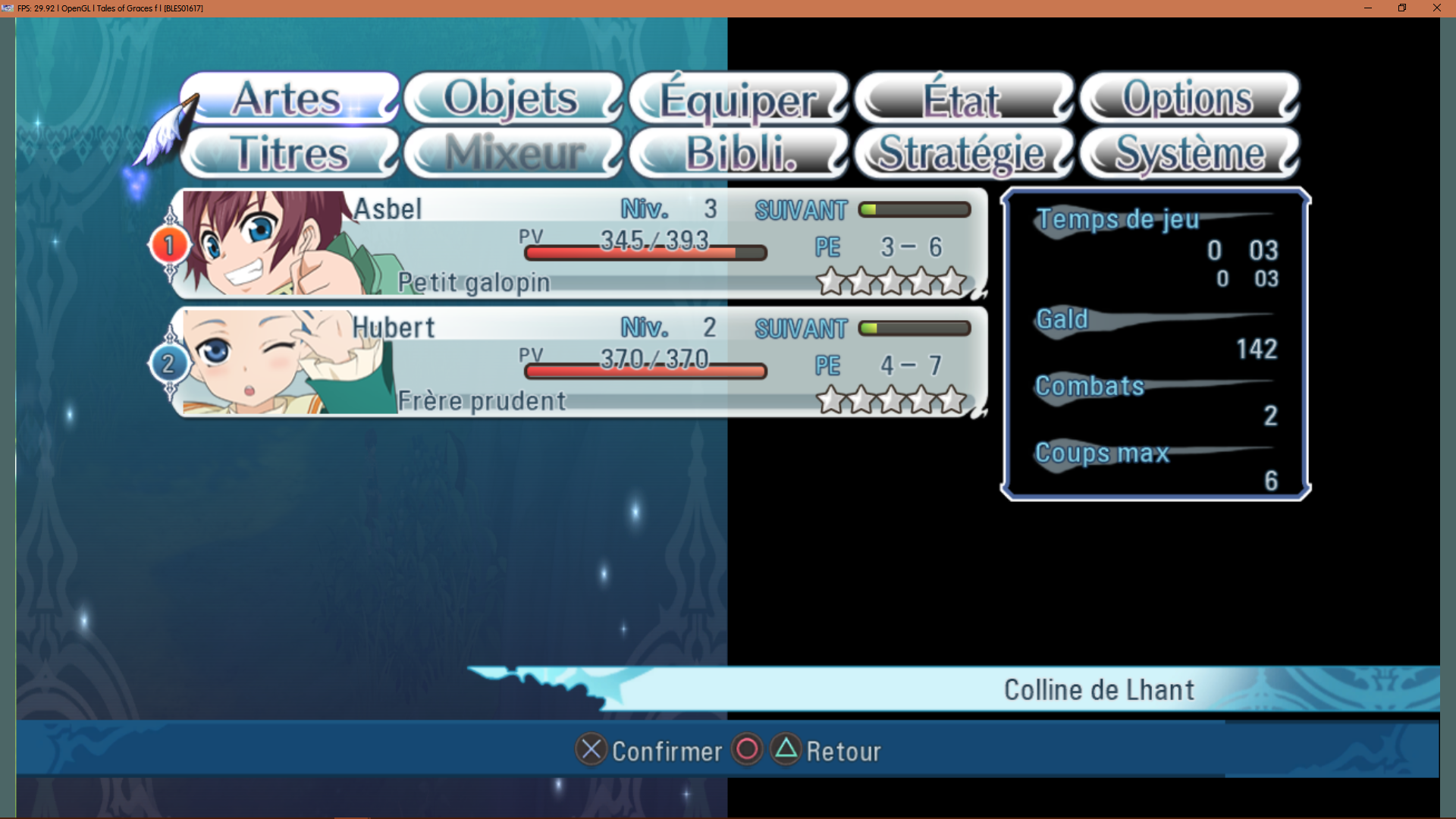The width and height of the screenshot is (1456, 819).
Task: Choose the Stratégie menu
Action: pyautogui.click(x=962, y=153)
